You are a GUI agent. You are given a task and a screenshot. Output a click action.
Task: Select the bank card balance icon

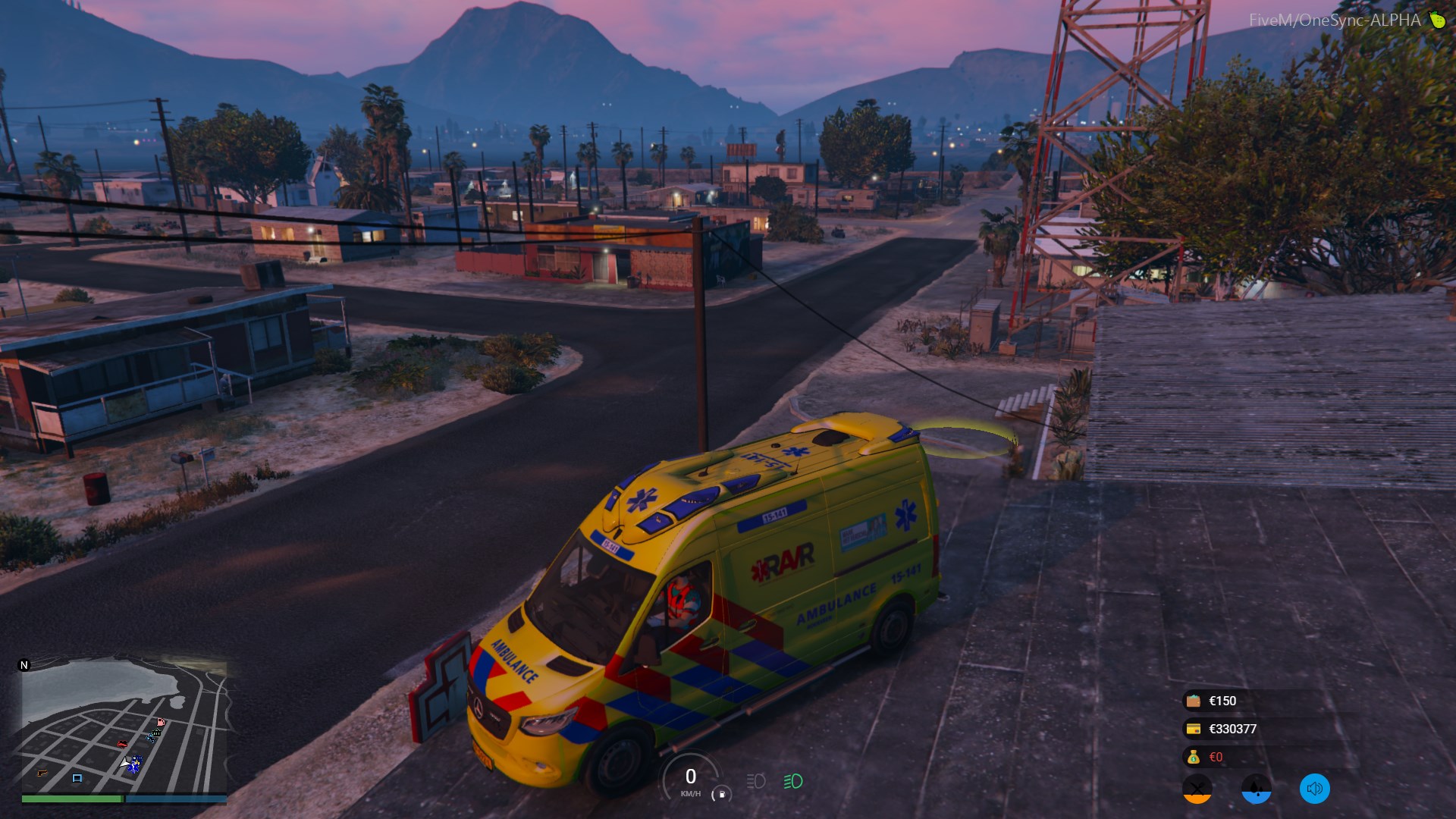pos(1193,729)
